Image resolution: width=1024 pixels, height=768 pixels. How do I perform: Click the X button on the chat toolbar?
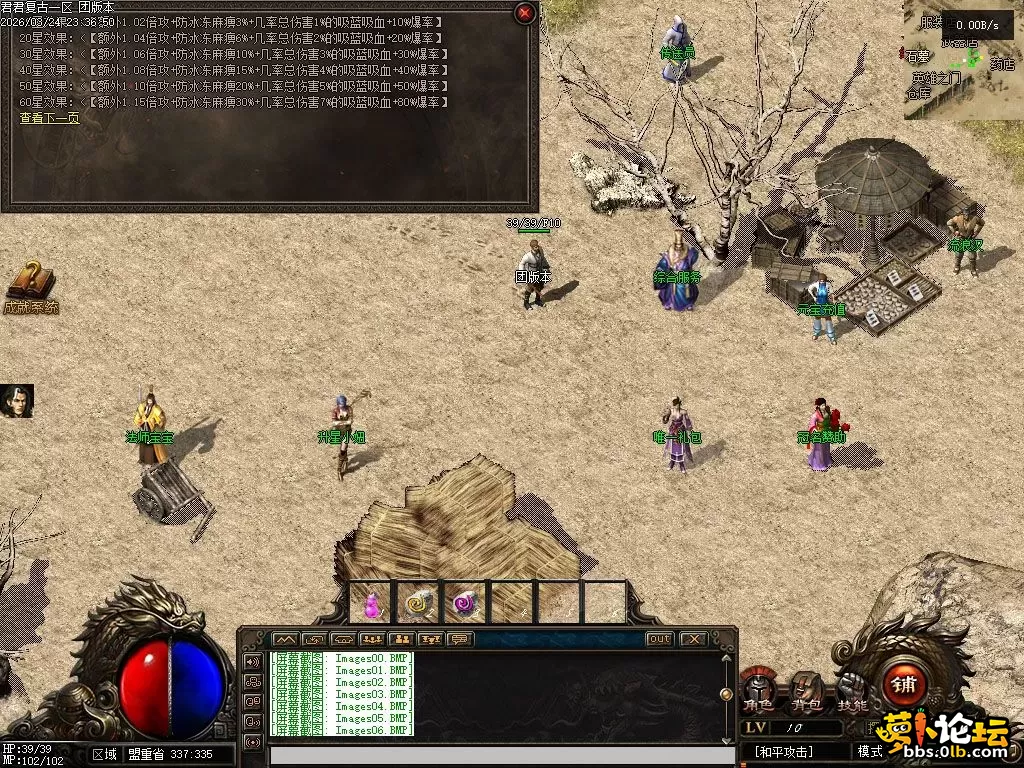click(692, 639)
